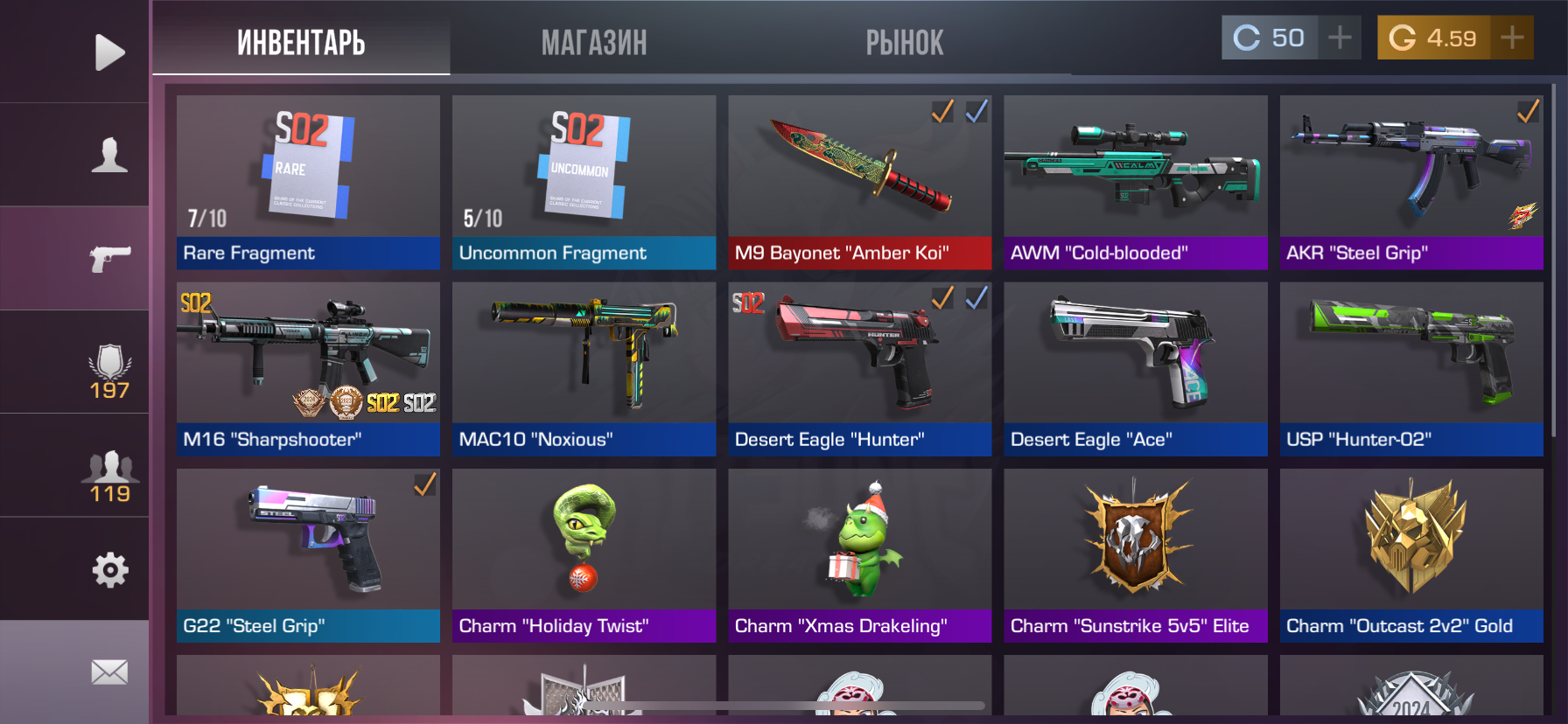Open the settings gear

click(109, 570)
